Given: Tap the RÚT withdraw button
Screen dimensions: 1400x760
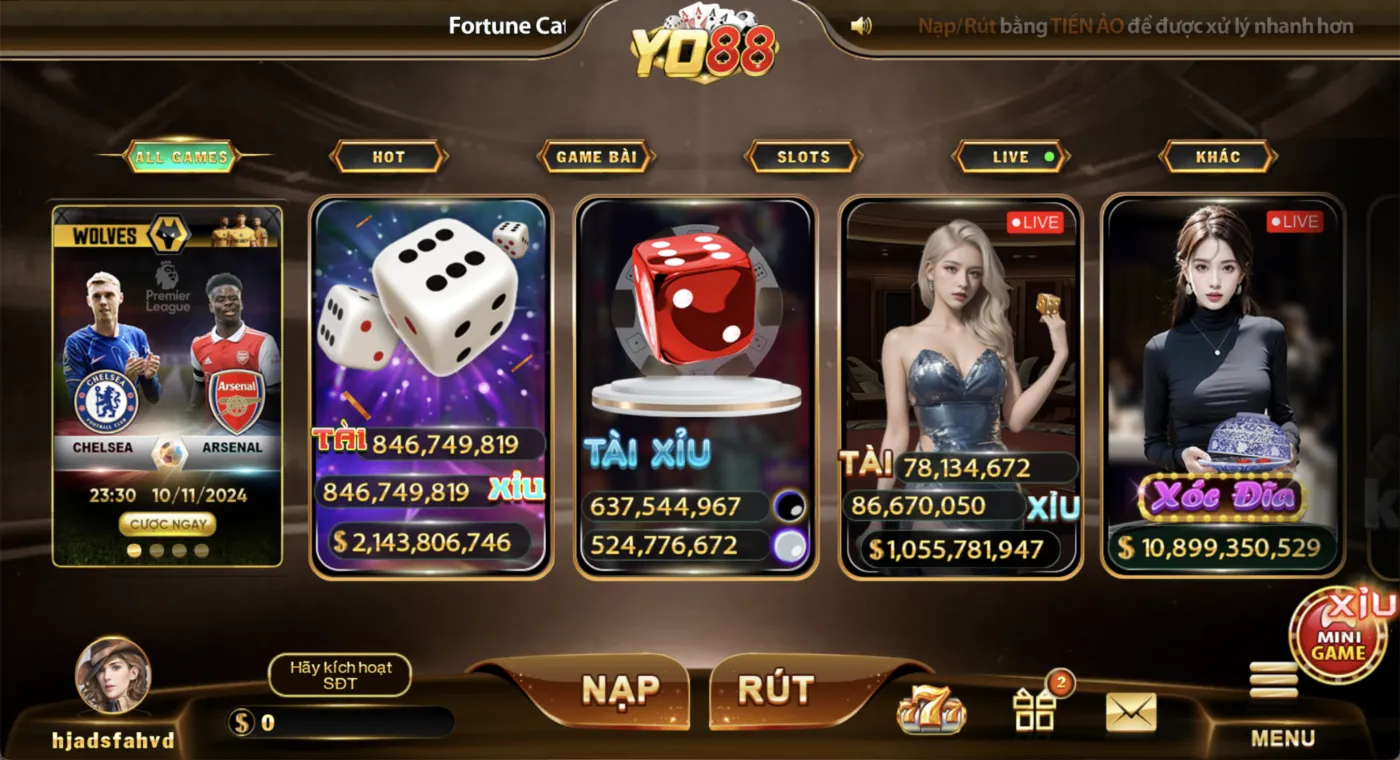Looking at the screenshot, I should pos(775,690).
